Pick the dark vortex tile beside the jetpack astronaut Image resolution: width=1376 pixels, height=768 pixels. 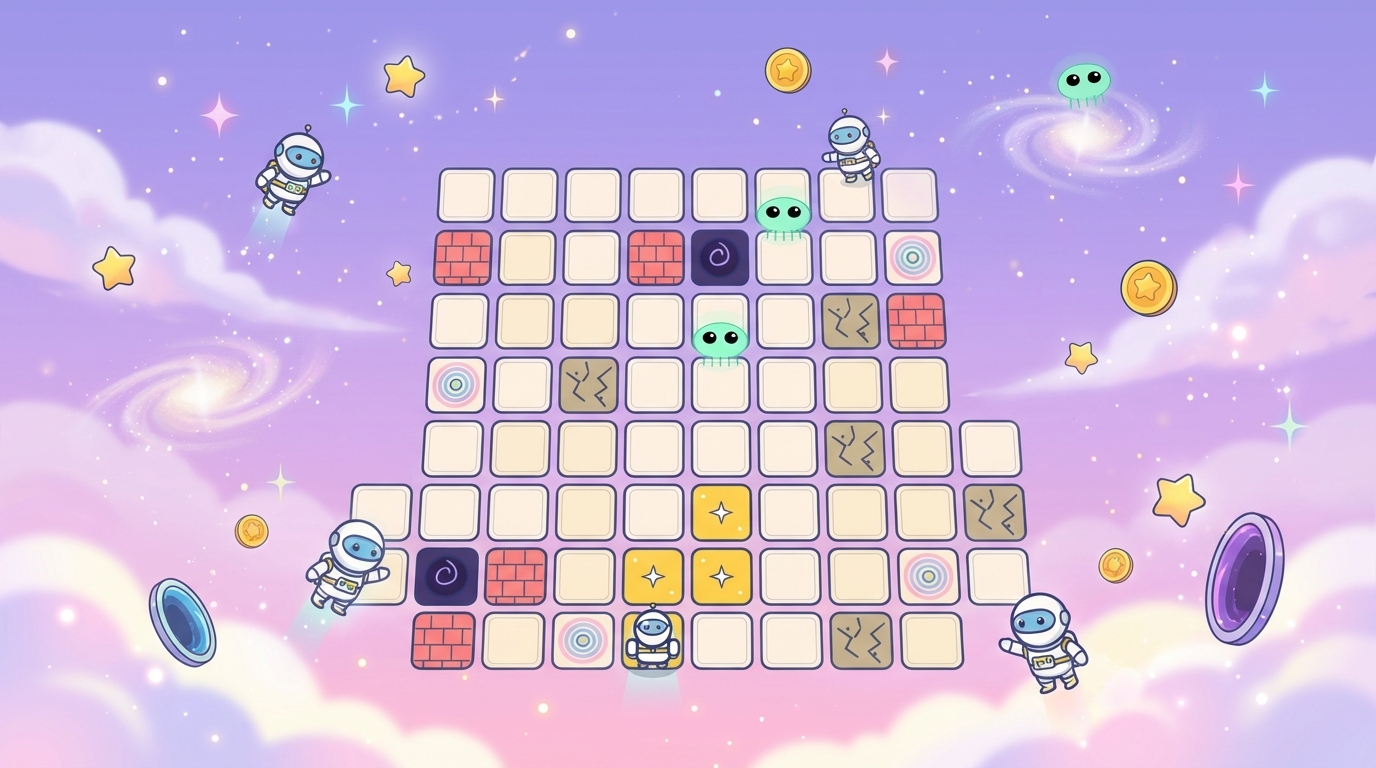coord(446,576)
